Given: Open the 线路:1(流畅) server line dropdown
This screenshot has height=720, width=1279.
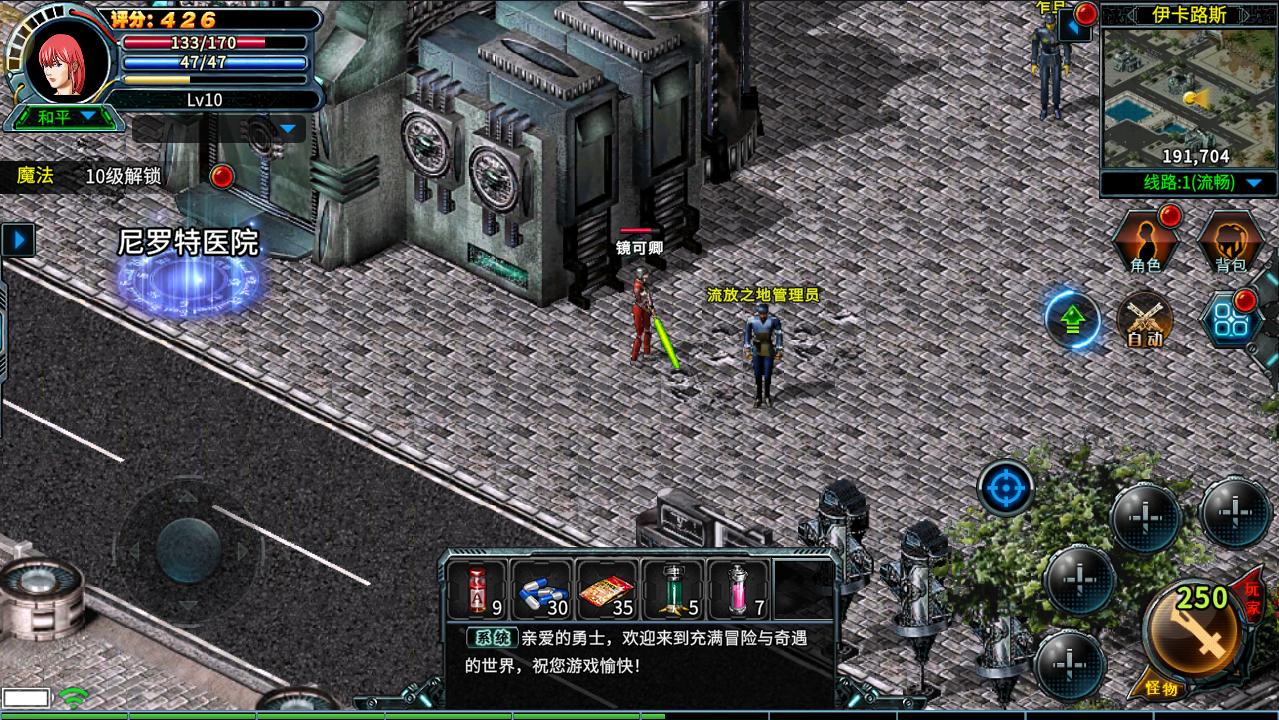Looking at the screenshot, I should click(1189, 183).
